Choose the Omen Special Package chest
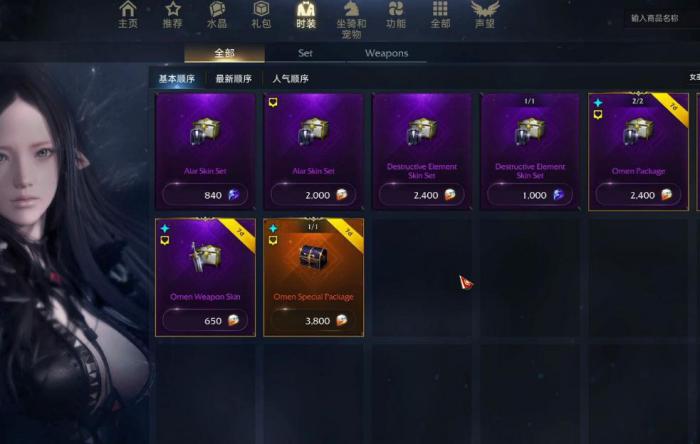Screen dimensions: 700x444 pyautogui.click(x=313, y=277)
